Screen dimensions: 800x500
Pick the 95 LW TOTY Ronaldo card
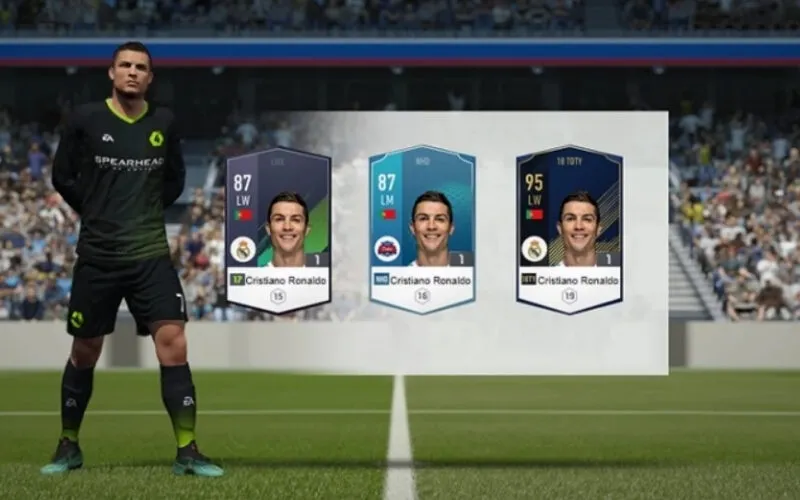pyautogui.click(x=569, y=230)
